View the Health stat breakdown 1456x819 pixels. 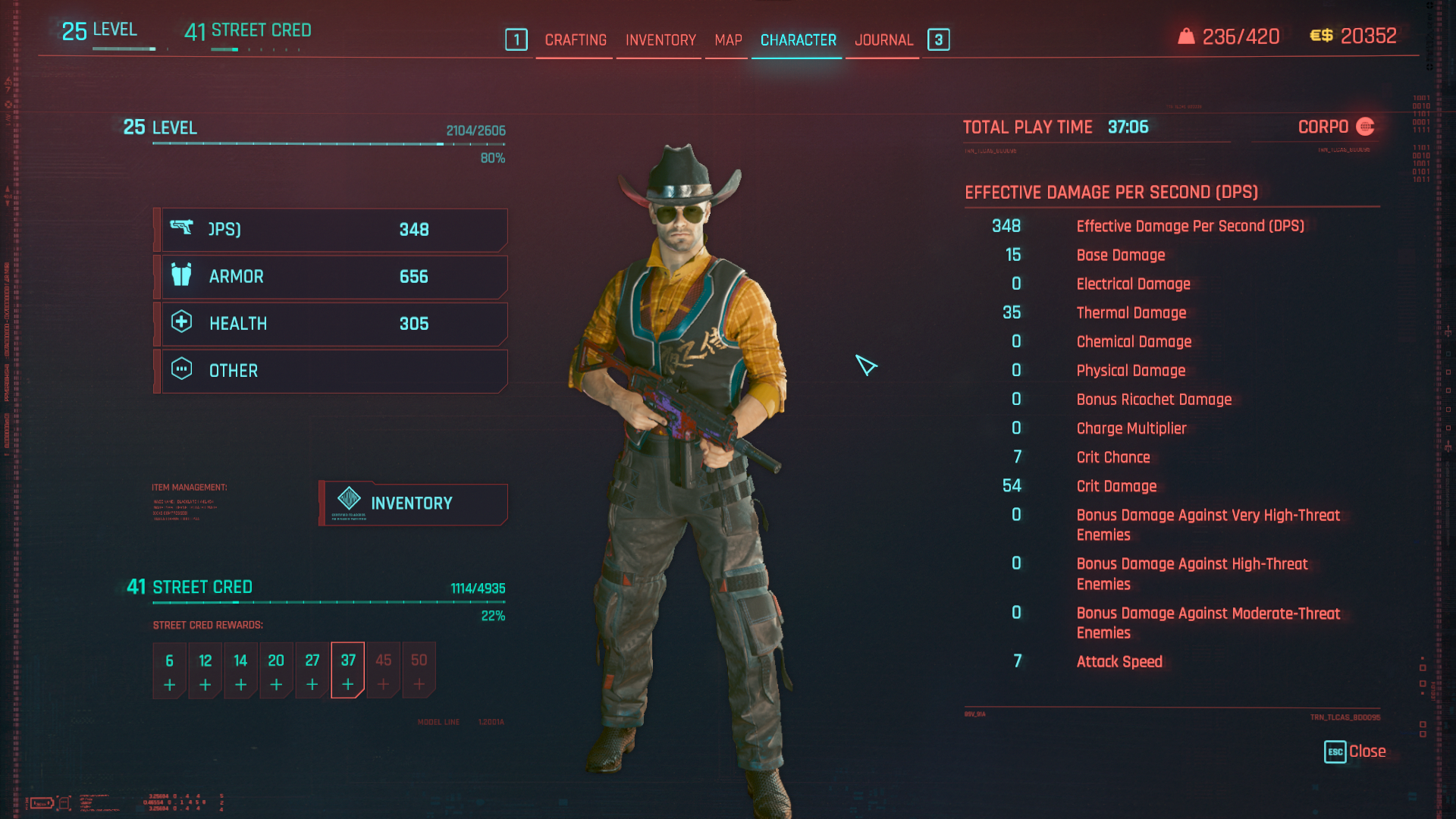click(x=332, y=324)
